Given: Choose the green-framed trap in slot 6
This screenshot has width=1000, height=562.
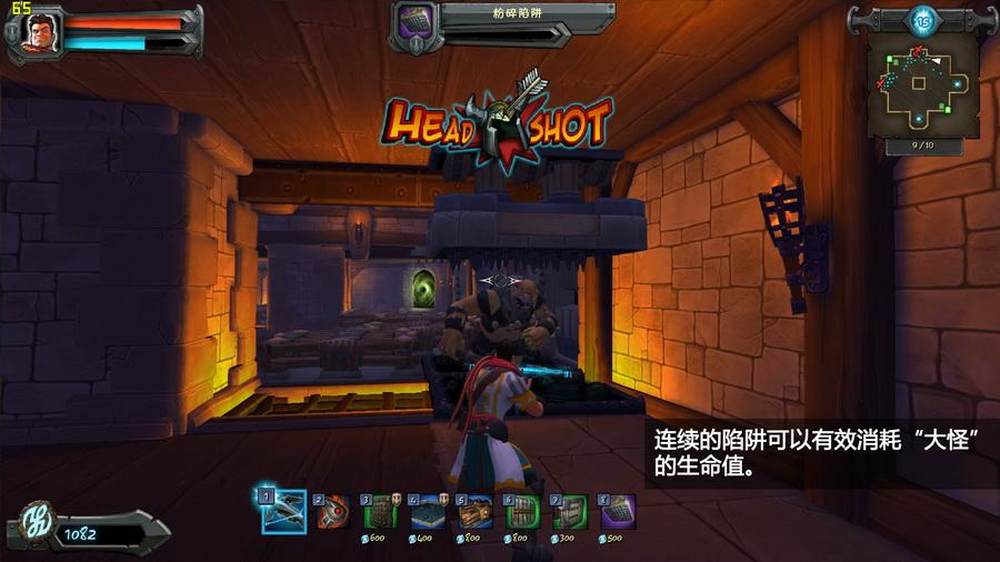Looking at the screenshot, I should (523, 511).
